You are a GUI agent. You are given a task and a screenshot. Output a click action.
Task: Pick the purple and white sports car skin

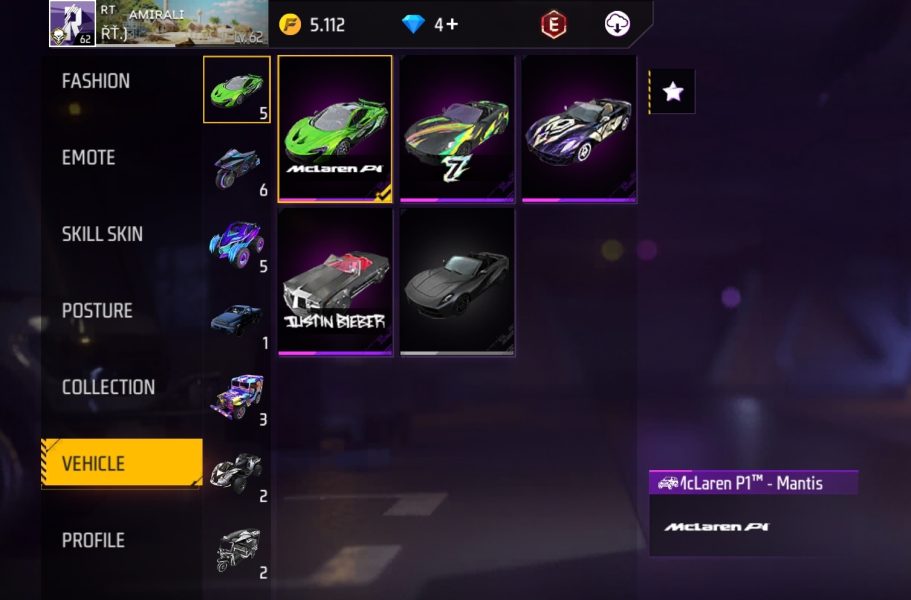pos(579,128)
